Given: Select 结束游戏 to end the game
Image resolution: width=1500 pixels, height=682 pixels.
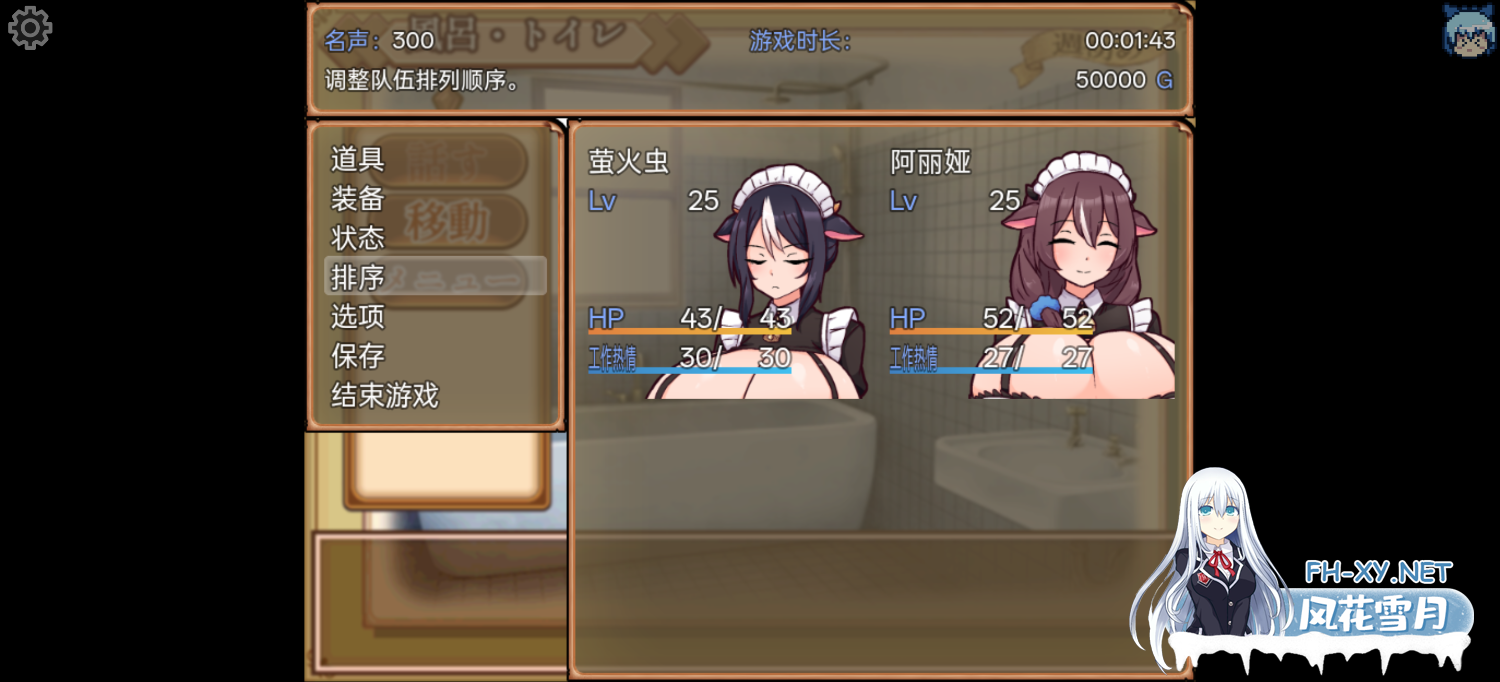Looking at the screenshot, I should (385, 396).
